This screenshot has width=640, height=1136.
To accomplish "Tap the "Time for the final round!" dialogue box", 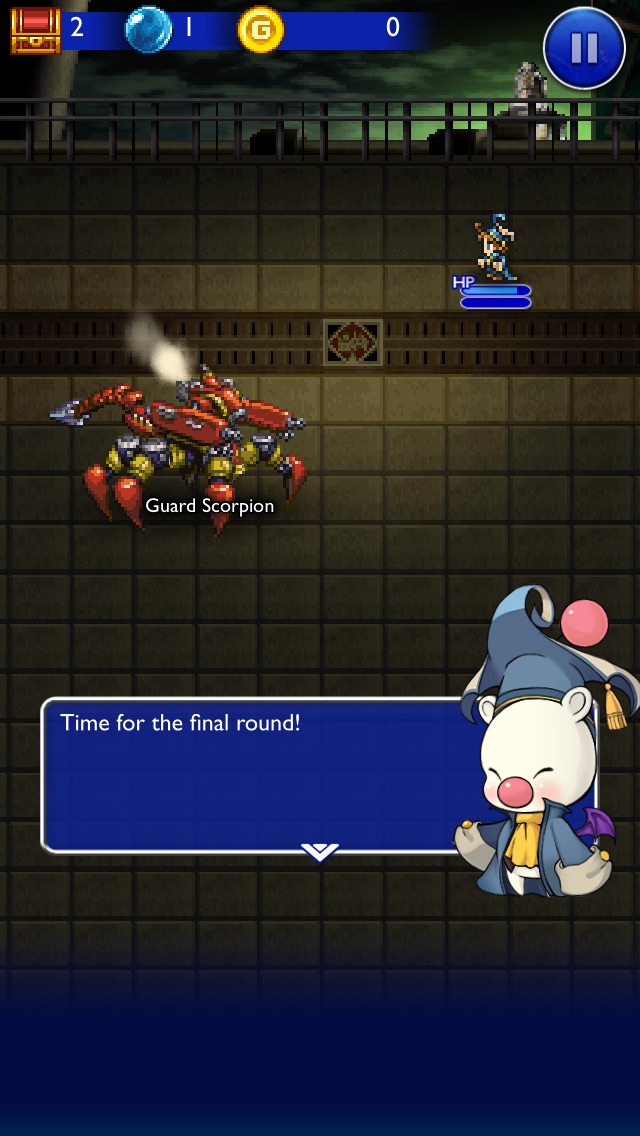I will (x=250, y=775).
